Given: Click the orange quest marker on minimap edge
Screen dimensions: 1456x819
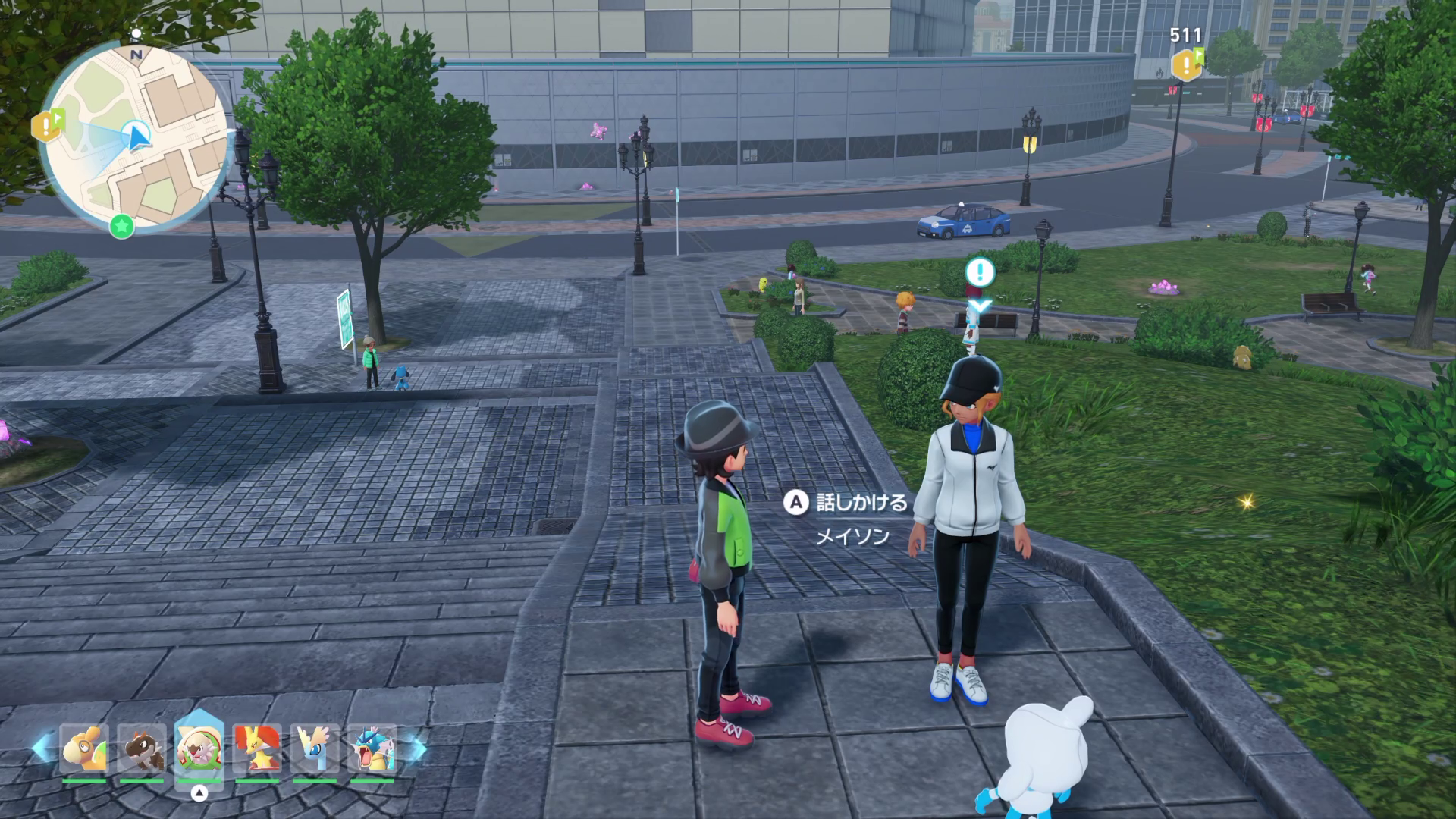Looking at the screenshot, I should (47, 125).
